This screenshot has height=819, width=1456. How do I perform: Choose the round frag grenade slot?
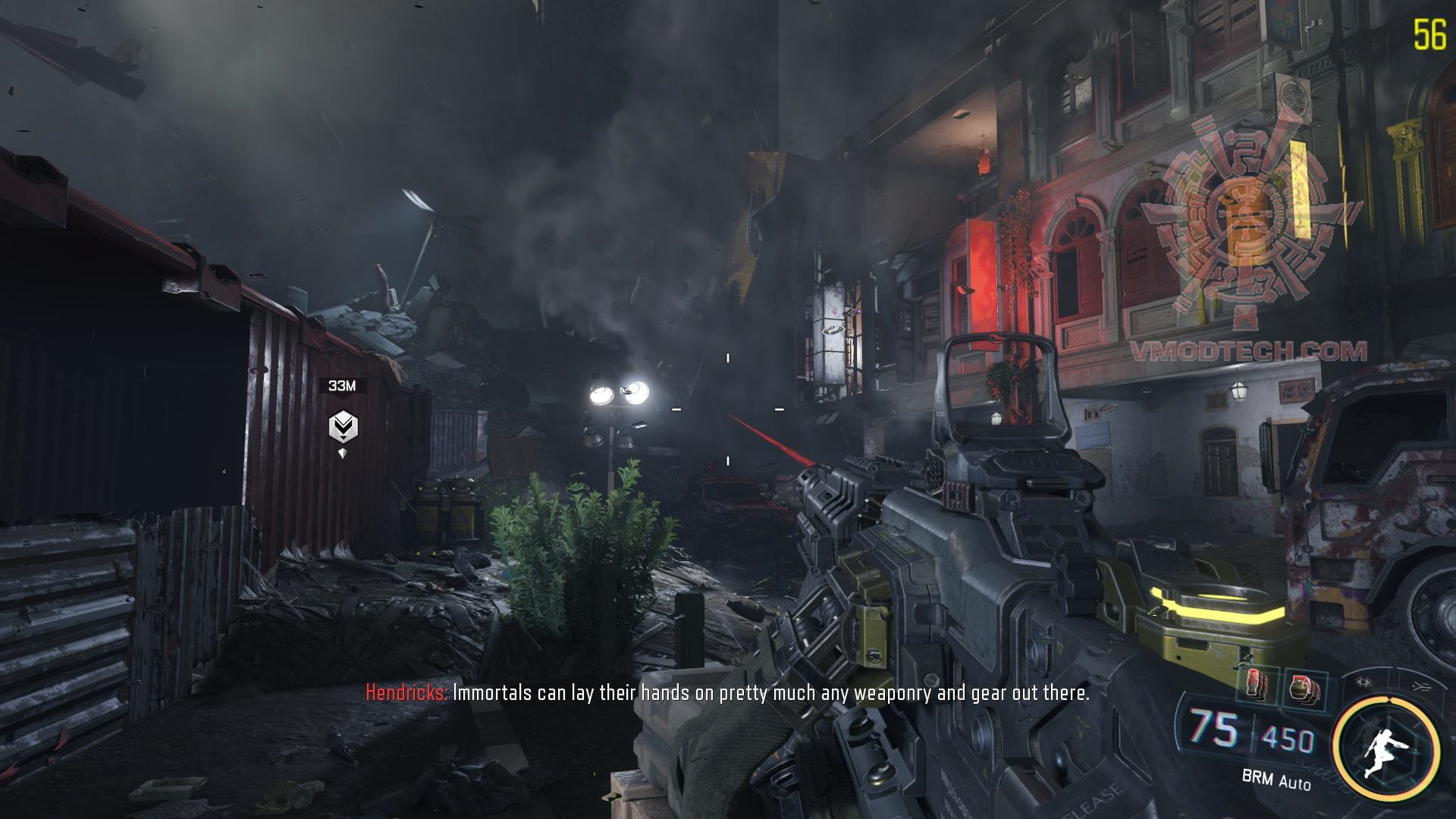tap(1304, 689)
